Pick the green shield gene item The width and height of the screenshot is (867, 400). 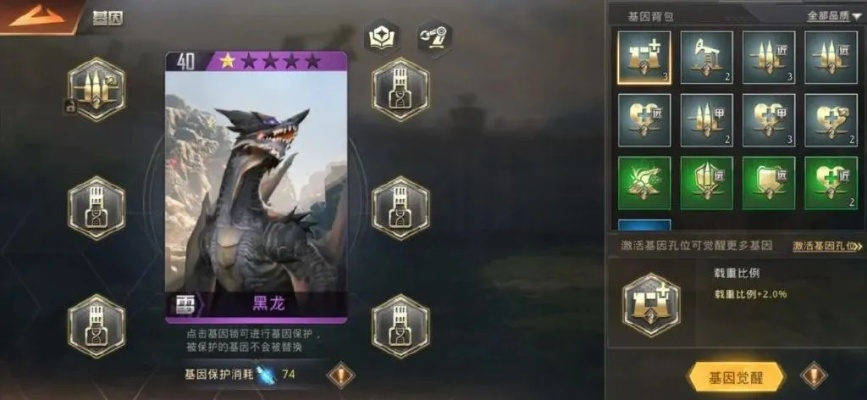[x=768, y=183]
